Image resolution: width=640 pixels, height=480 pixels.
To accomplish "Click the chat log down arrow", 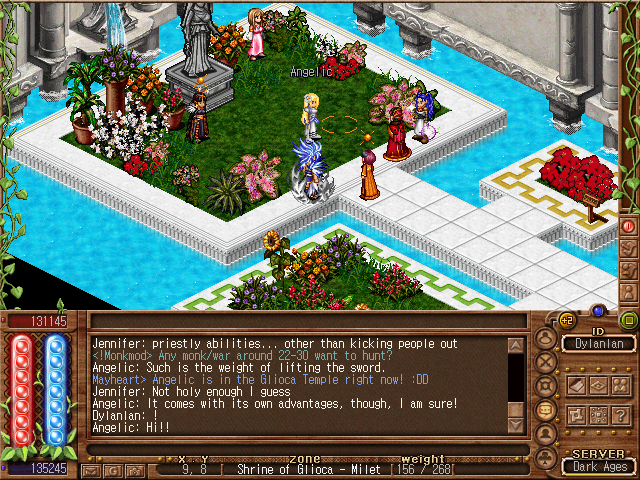I will [x=516, y=424].
